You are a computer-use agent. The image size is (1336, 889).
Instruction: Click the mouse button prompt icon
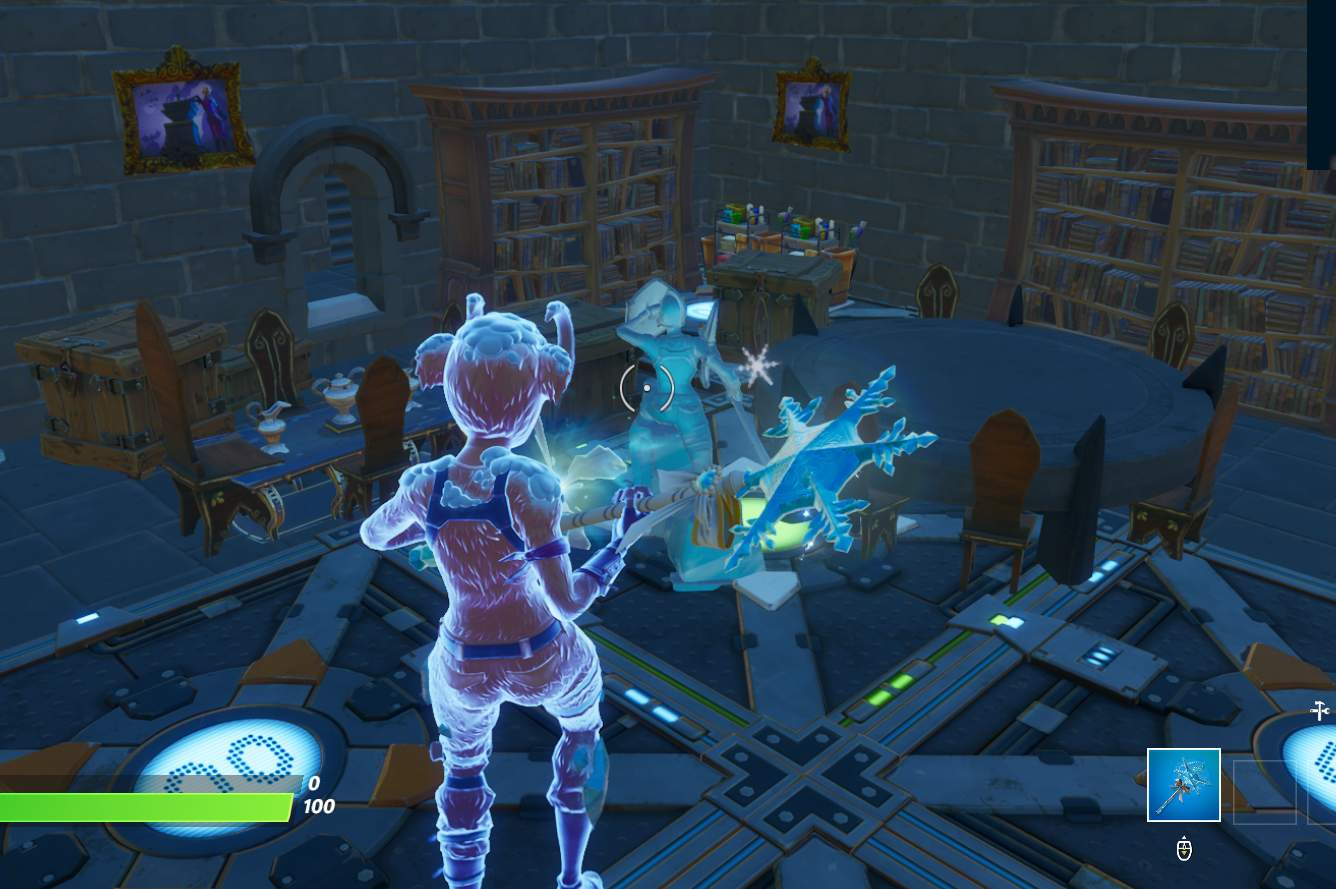click(x=1183, y=849)
